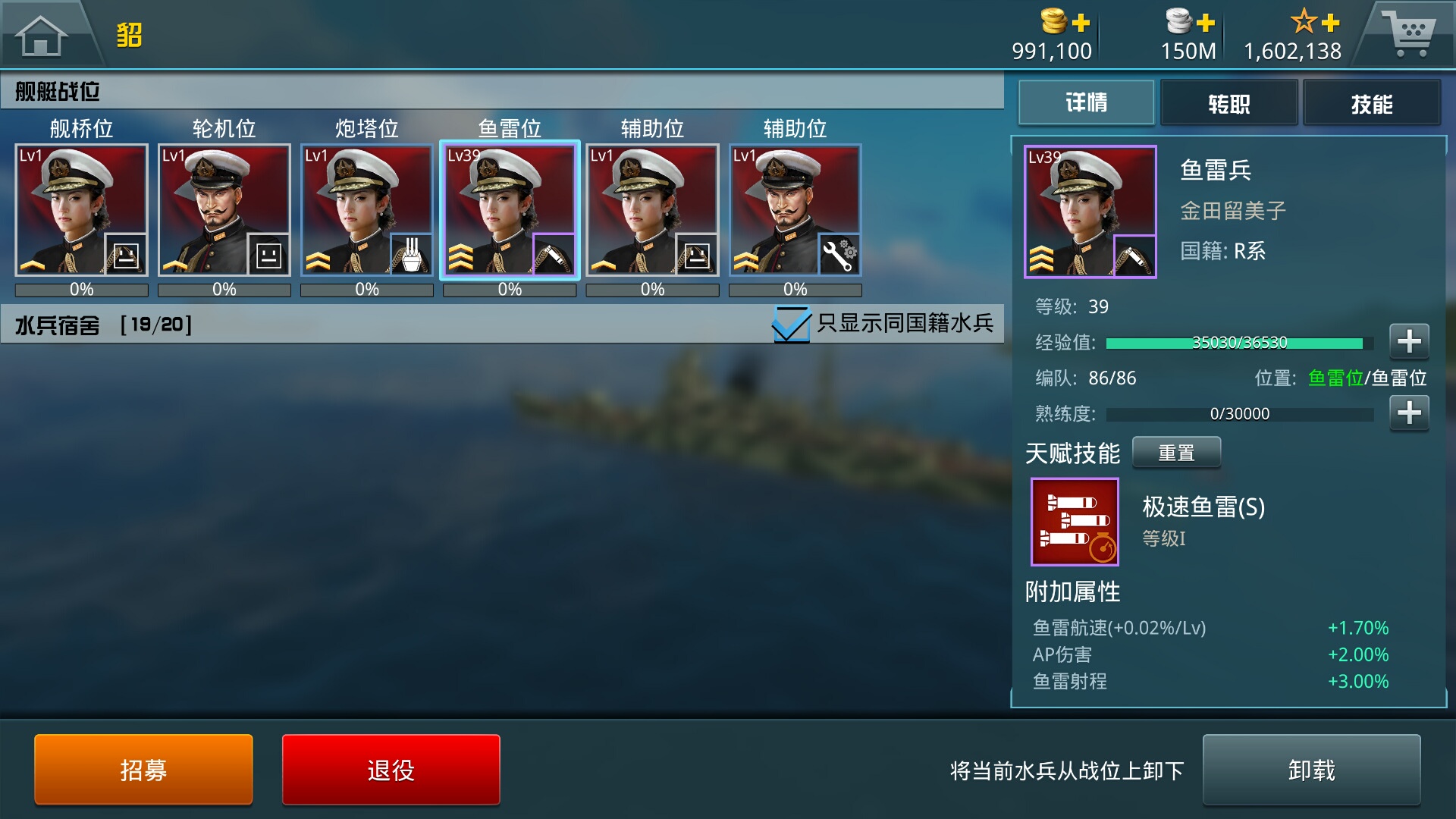Open the shop cart

tap(1408, 33)
